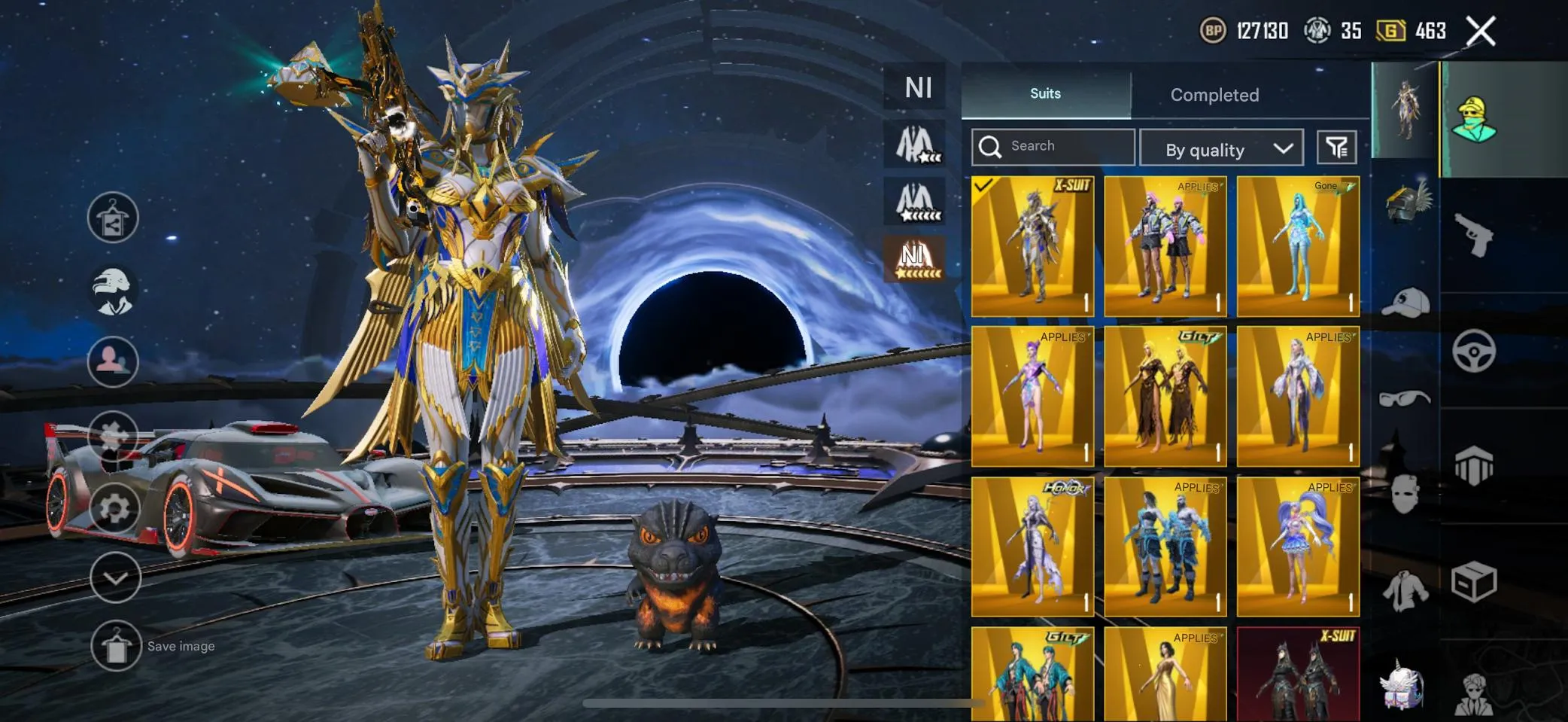The height and width of the screenshot is (722, 1568).
Task: Open the vehicle steering wheel slot
Action: [1472, 350]
